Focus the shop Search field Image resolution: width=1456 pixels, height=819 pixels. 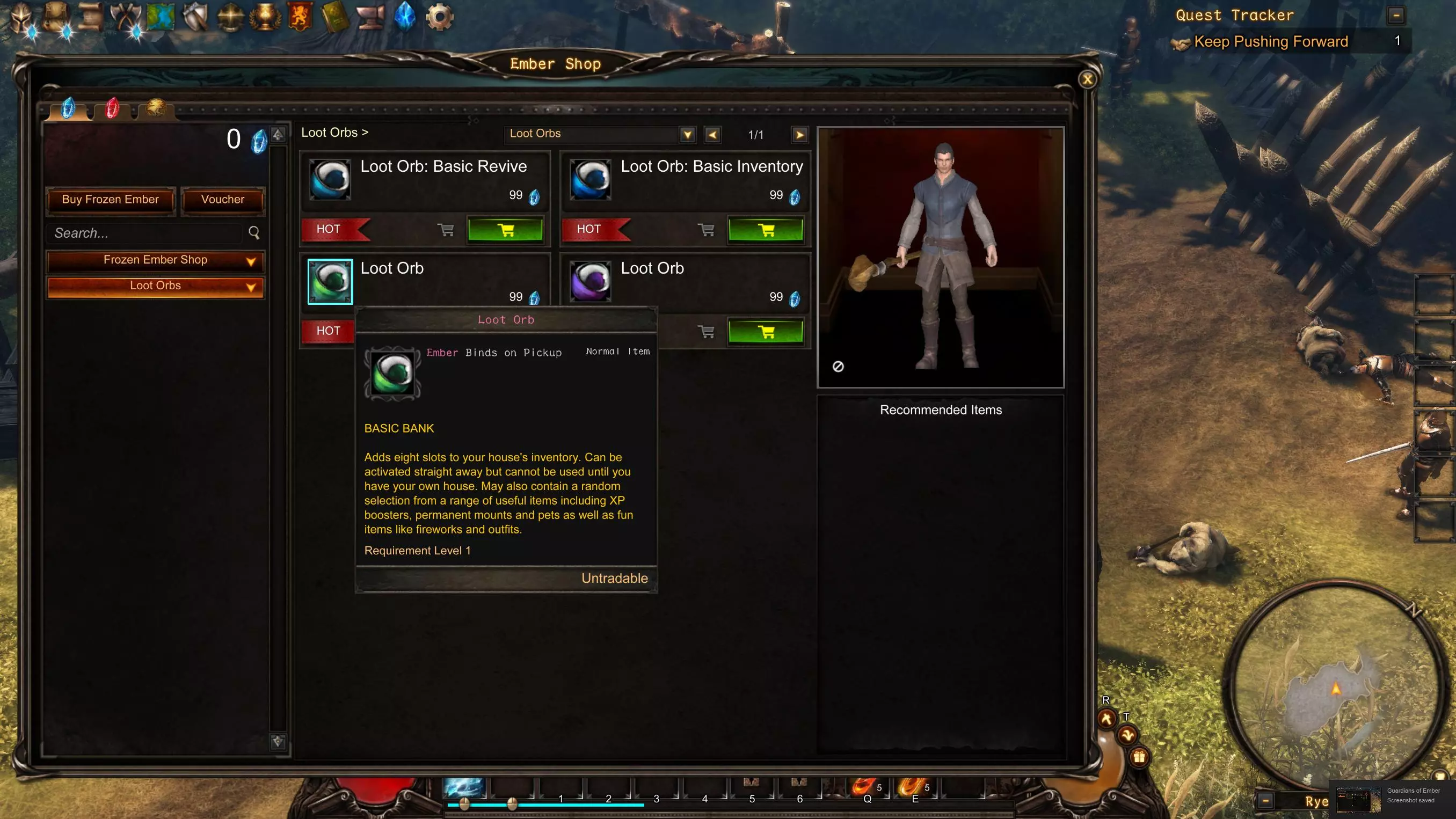click(x=147, y=233)
